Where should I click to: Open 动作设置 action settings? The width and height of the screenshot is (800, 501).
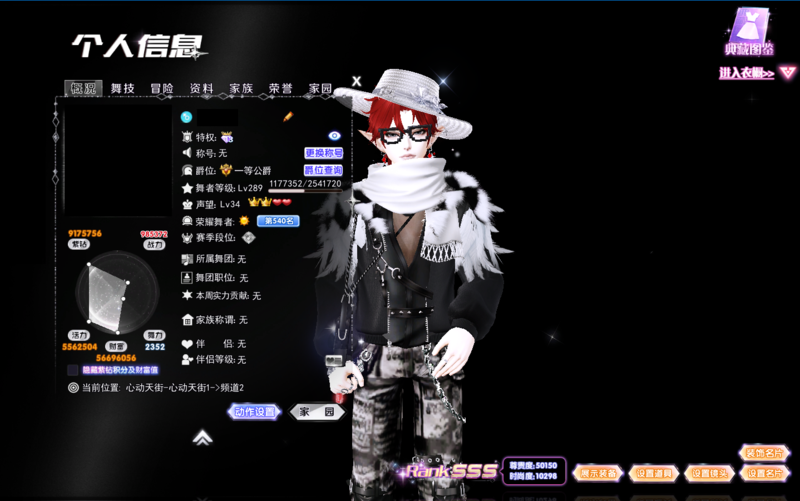255,412
